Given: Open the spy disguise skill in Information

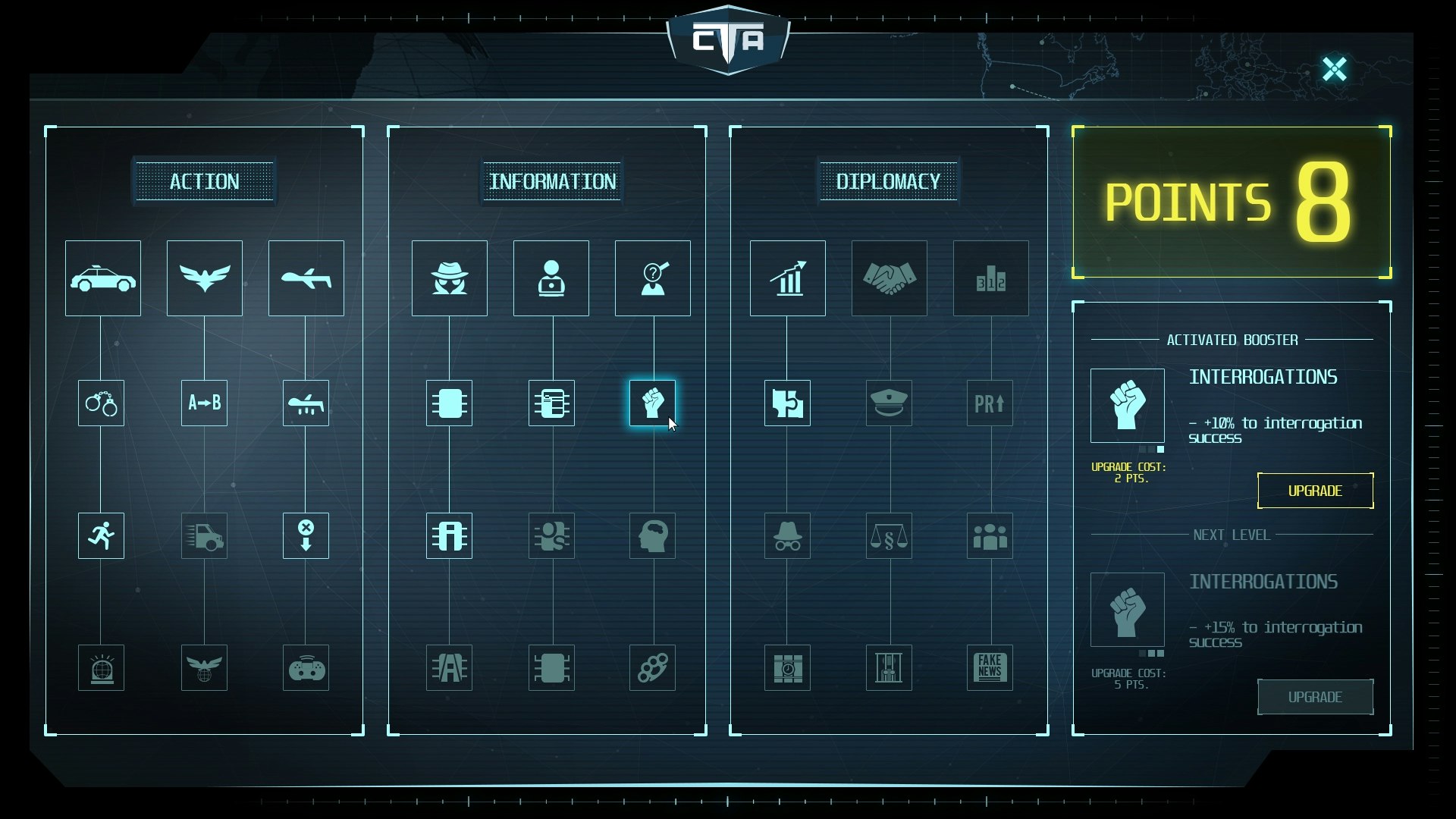Looking at the screenshot, I should tap(449, 278).
